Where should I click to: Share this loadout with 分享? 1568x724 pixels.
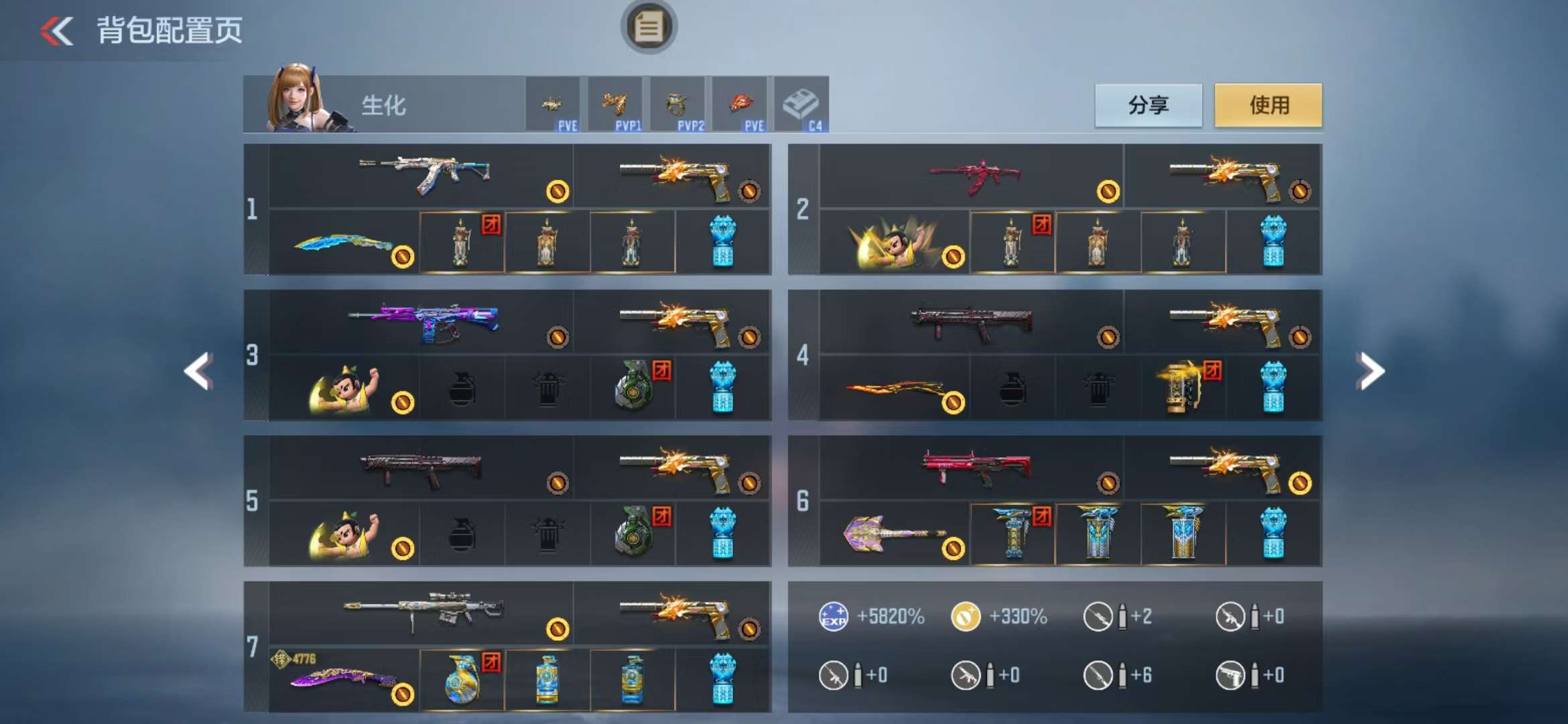1148,105
